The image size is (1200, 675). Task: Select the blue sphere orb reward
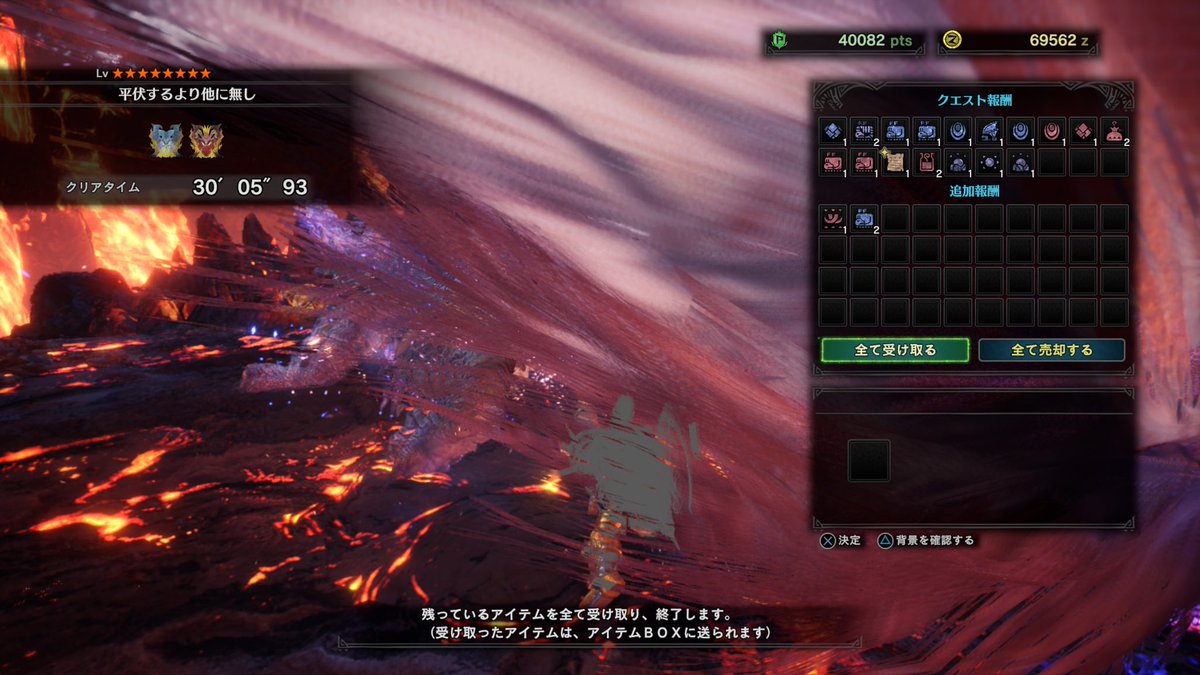[989, 162]
